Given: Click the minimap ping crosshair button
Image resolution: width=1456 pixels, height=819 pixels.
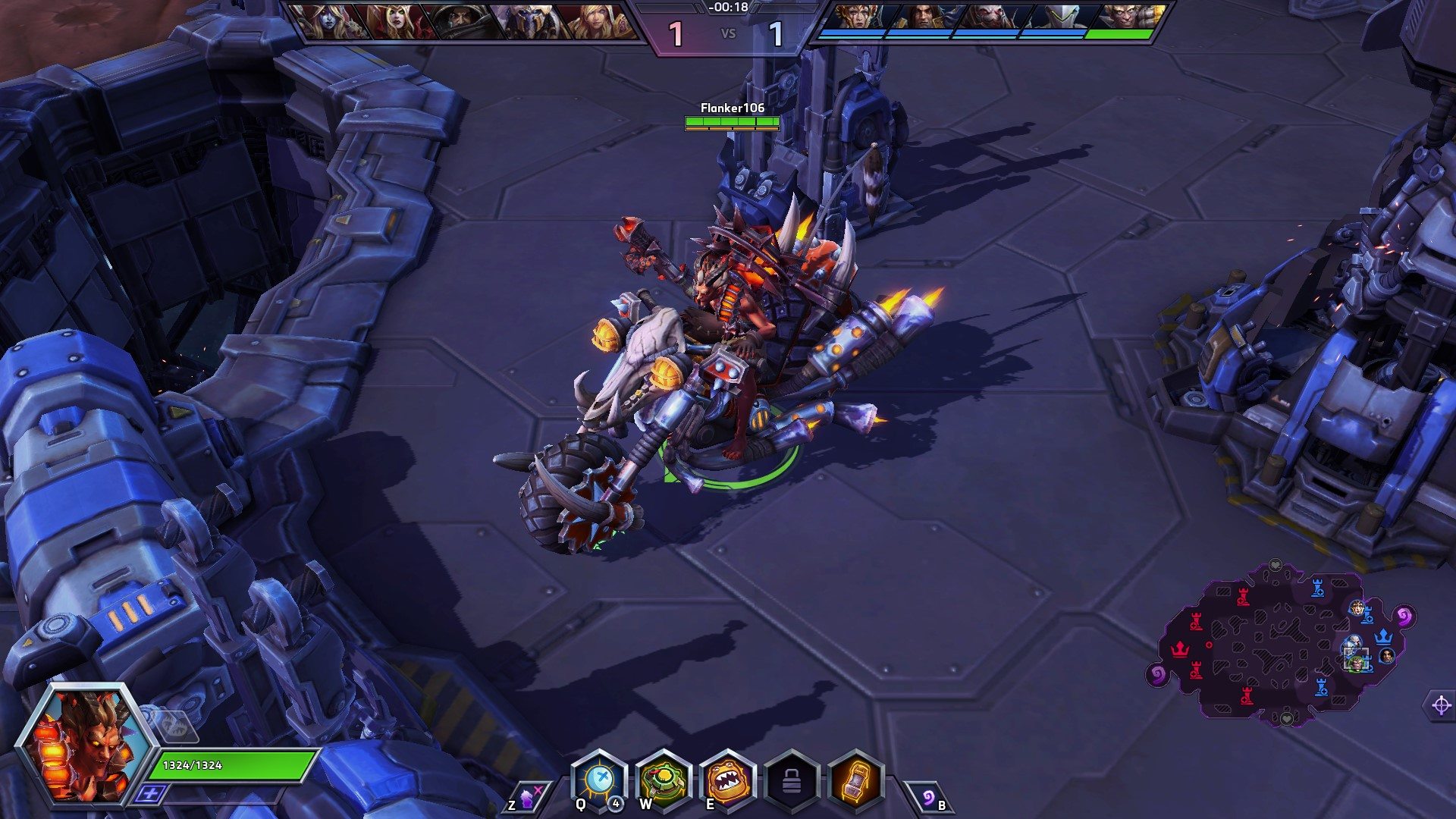Looking at the screenshot, I should pyautogui.click(x=1441, y=706).
